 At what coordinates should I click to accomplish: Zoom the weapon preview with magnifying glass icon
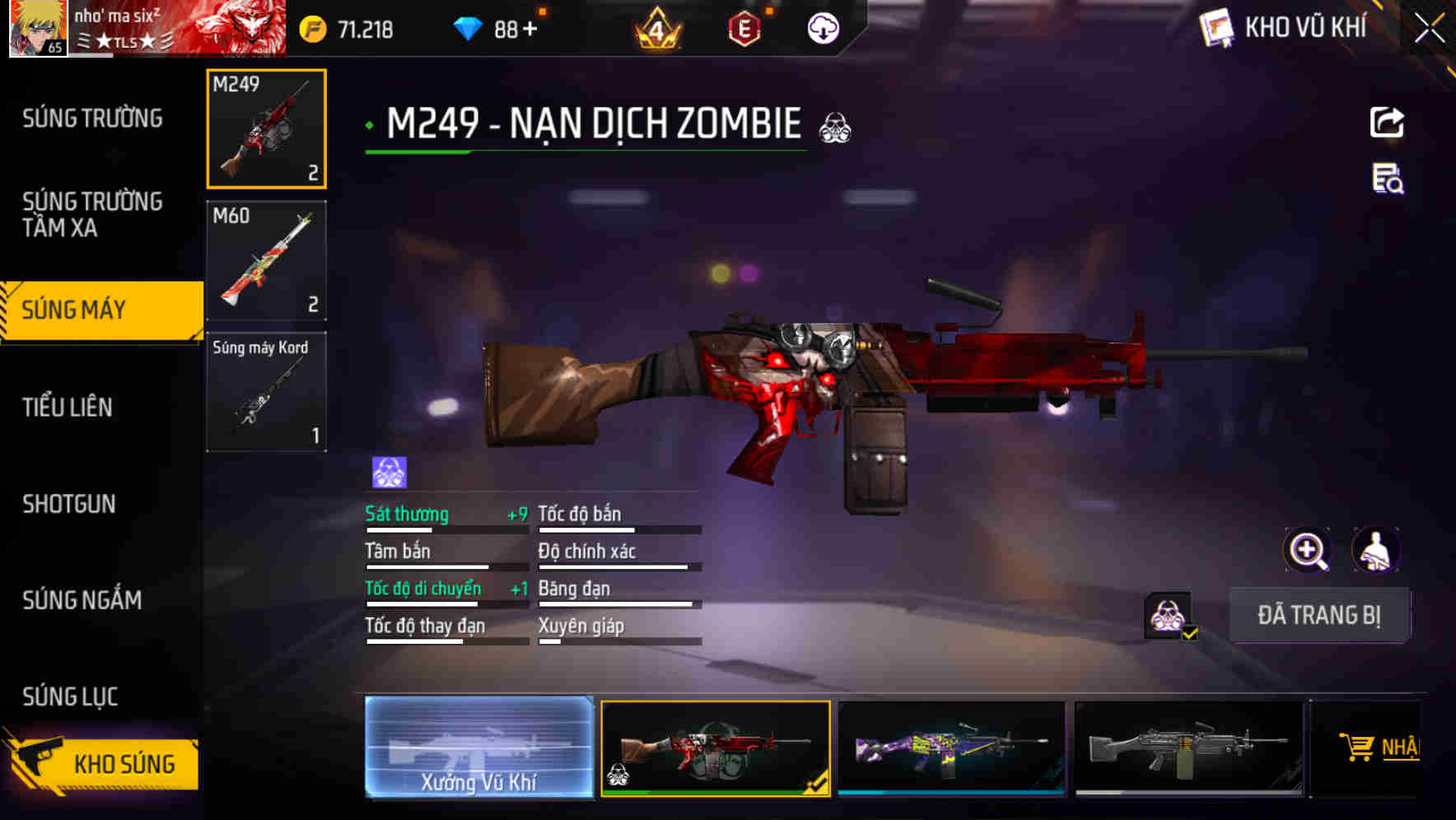coord(1309,550)
